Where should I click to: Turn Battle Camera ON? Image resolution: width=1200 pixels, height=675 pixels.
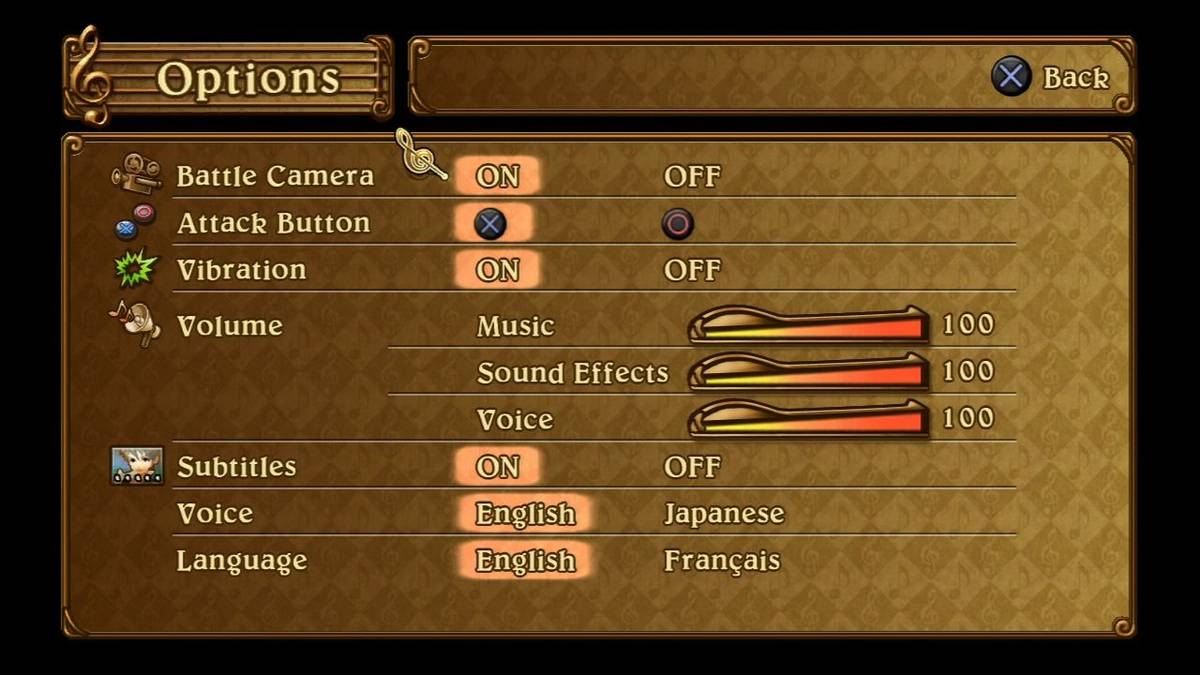tap(497, 177)
